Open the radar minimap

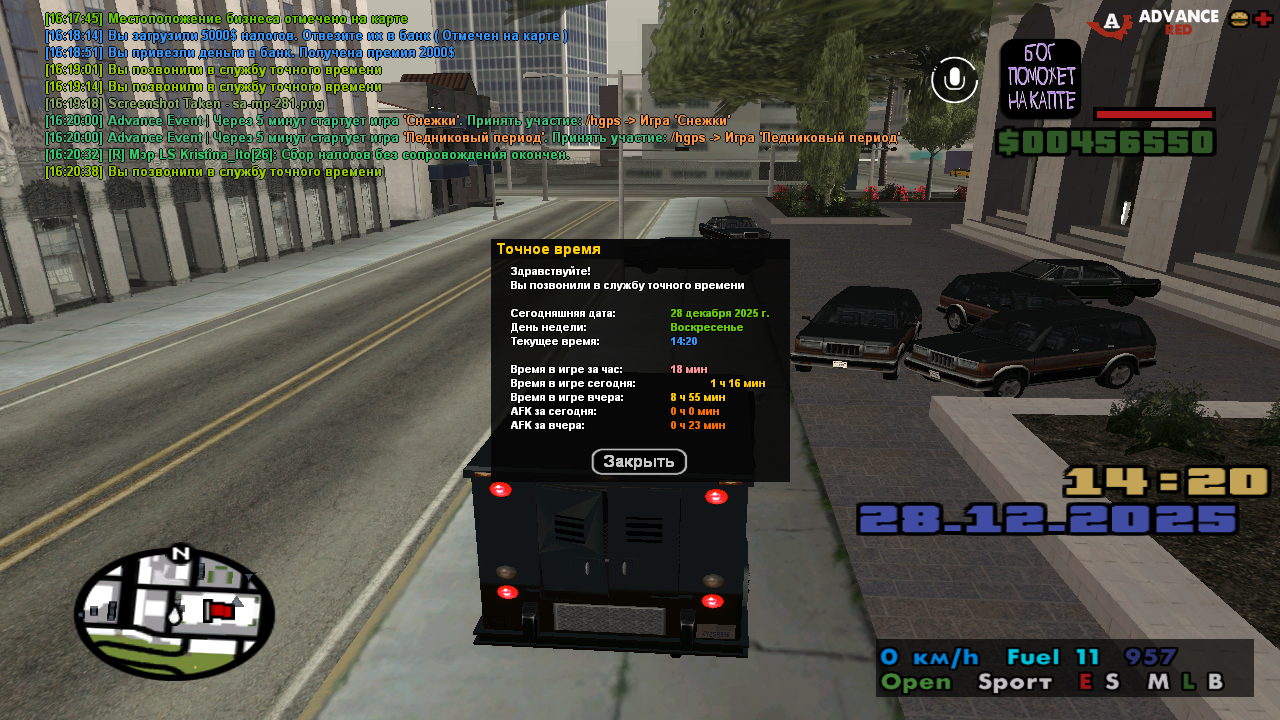coord(174,613)
